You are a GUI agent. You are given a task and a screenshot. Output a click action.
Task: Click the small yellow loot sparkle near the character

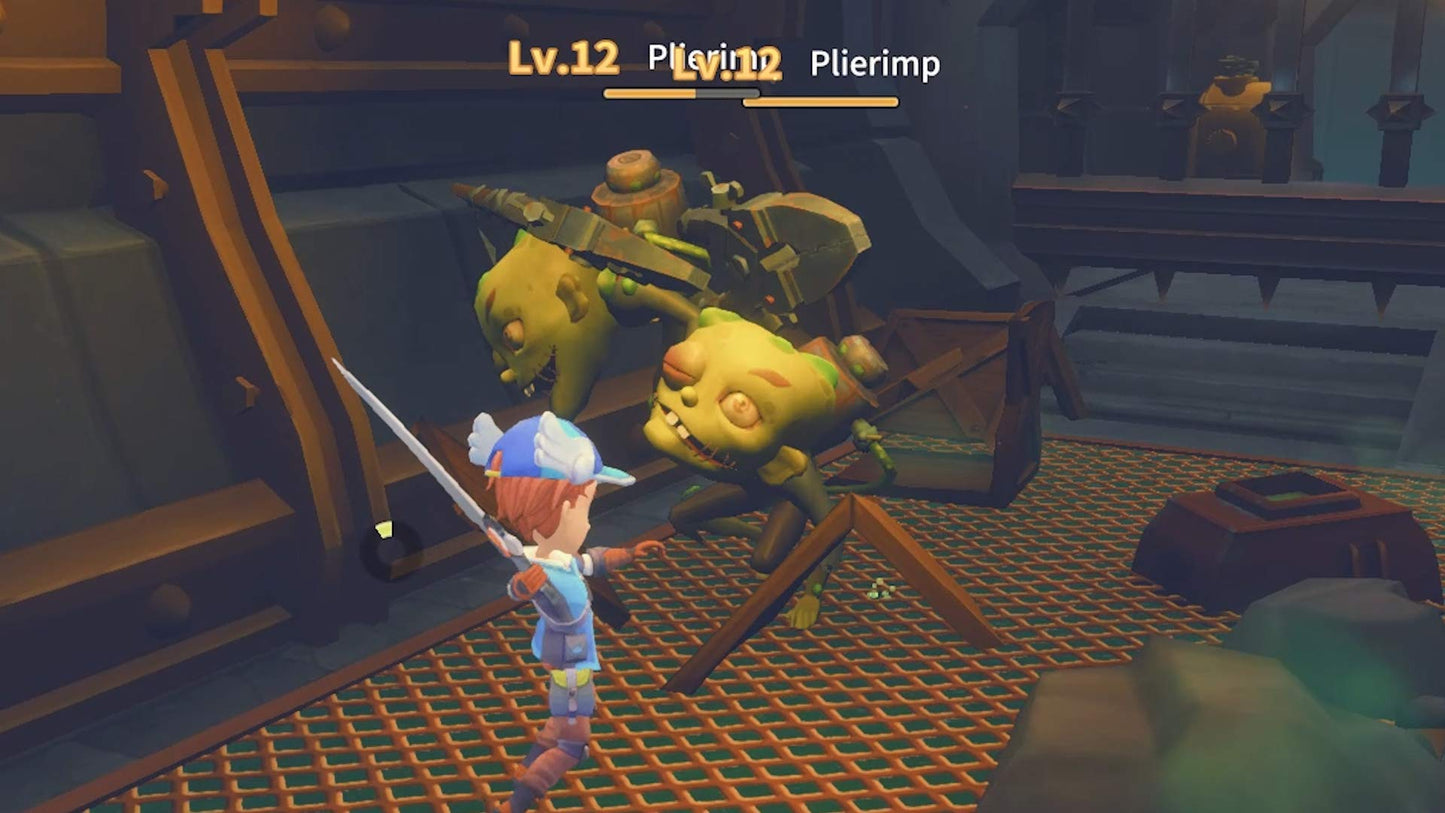[x=385, y=530]
